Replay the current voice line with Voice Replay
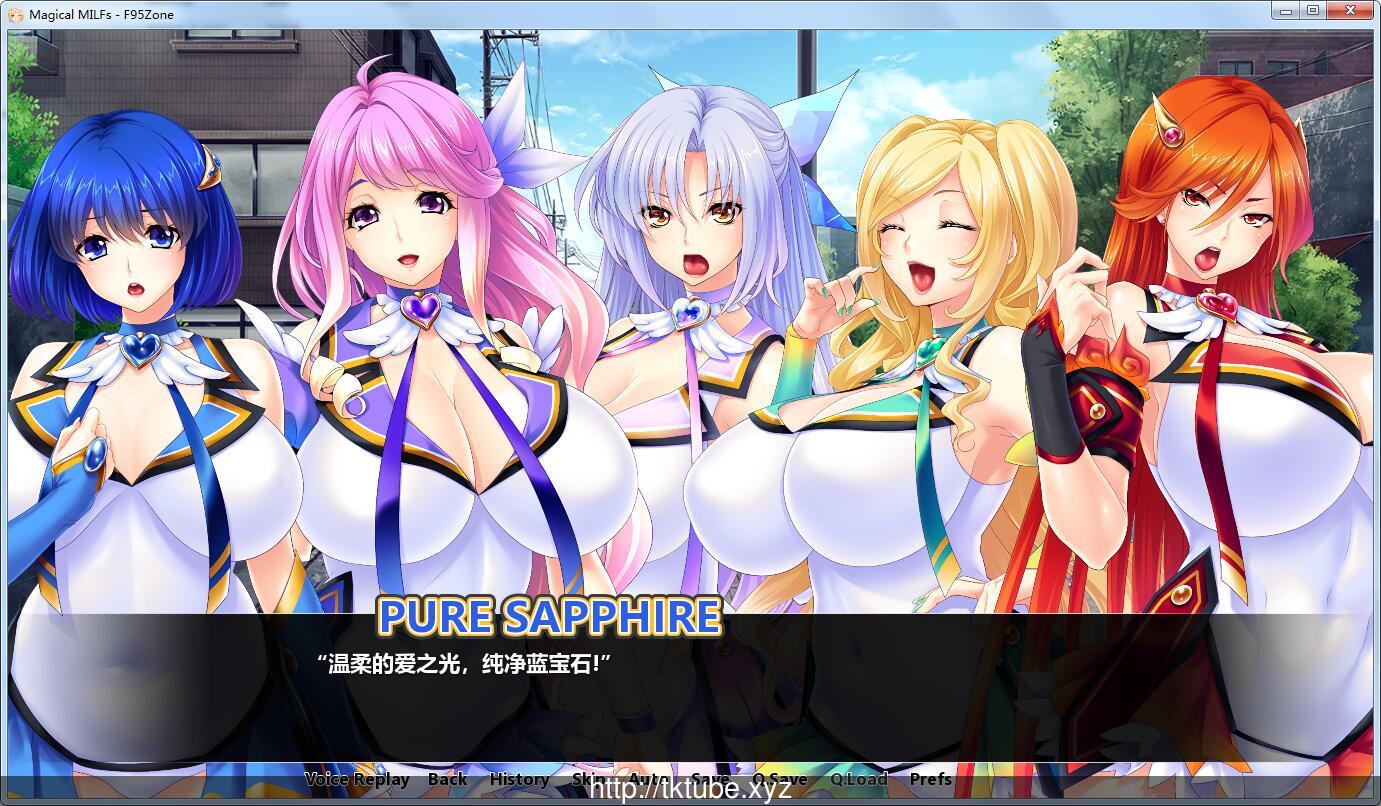This screenshot has height=806, width=1381. pyautogui.click(x=357, y=778)
